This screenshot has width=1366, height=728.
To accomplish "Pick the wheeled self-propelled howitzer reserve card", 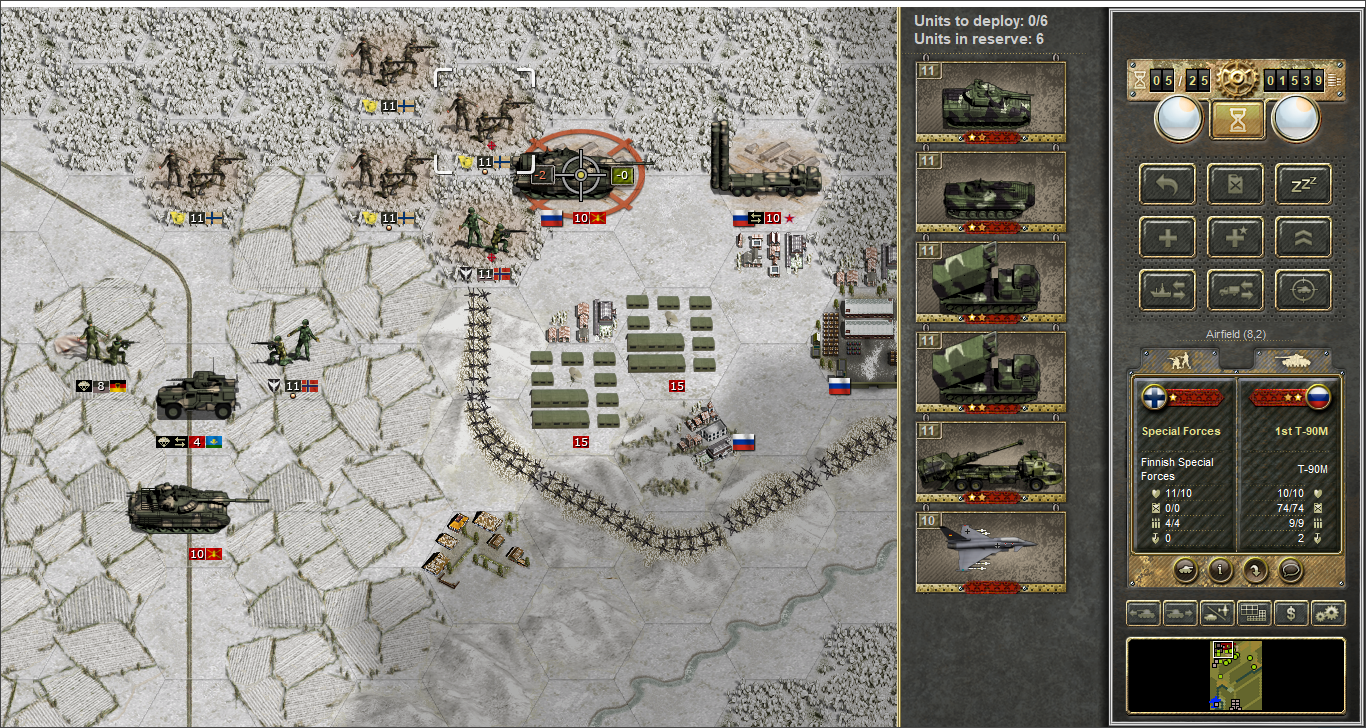I will [990, 462].
